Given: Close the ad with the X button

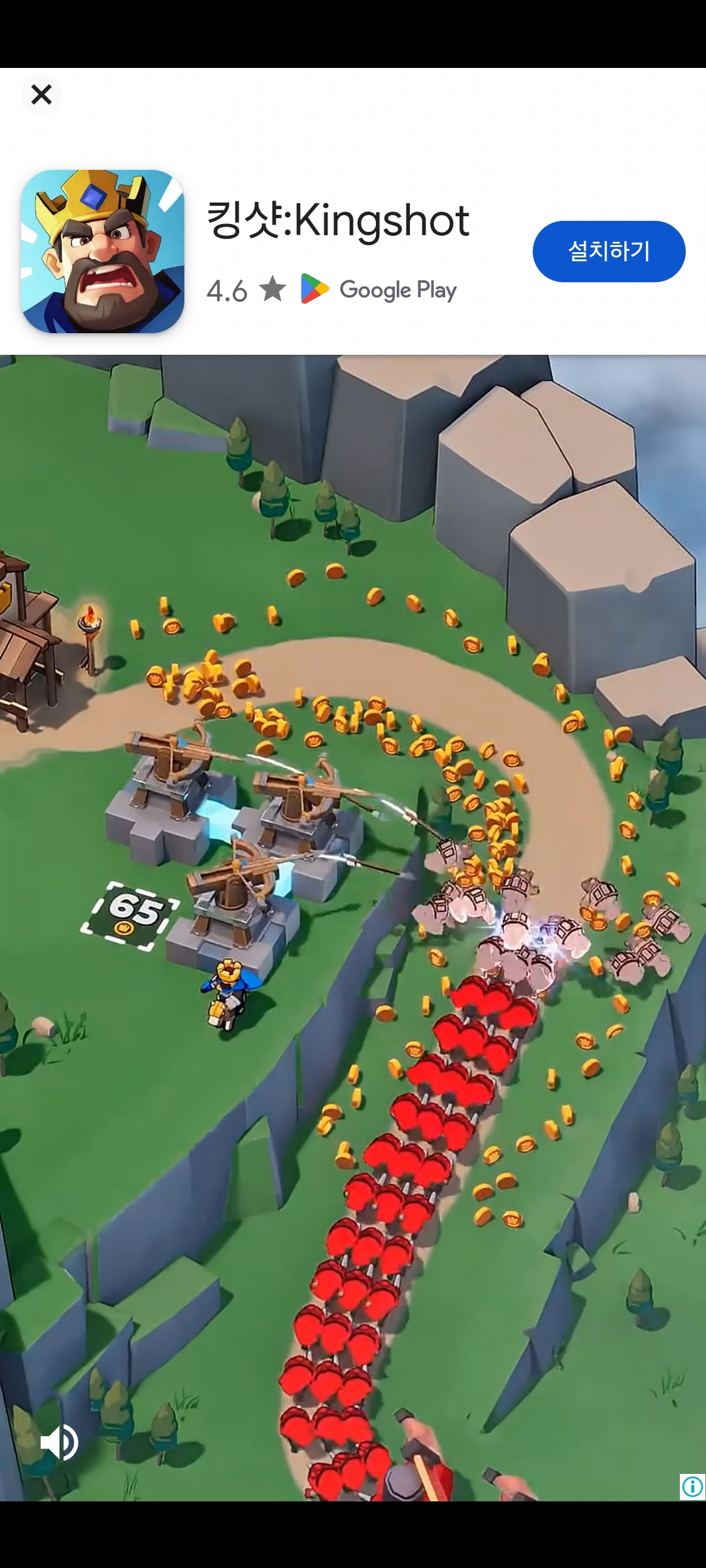Looking at the screenshot, I should [x=41, y=95].
